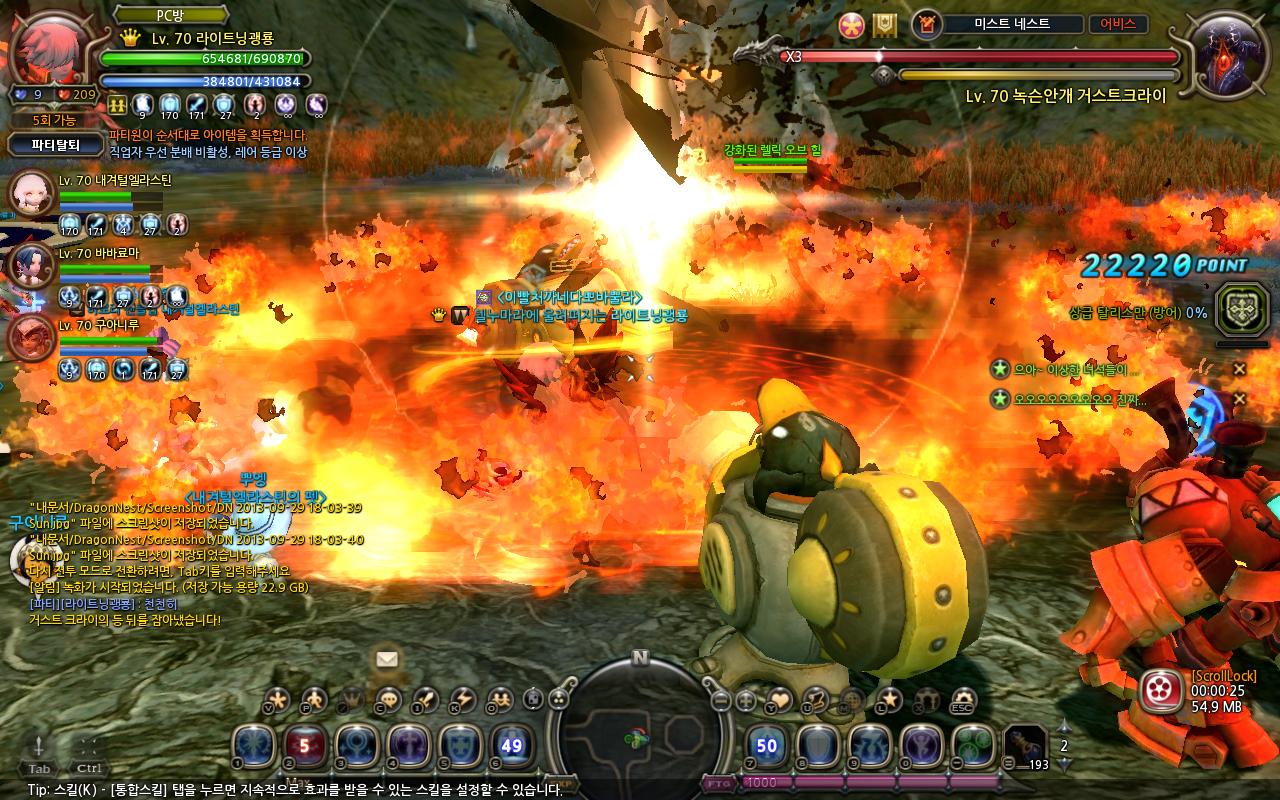Select party member 구아니루 portrait
This screenshot has height=800, width=1280.
click(x=30, y=337)
